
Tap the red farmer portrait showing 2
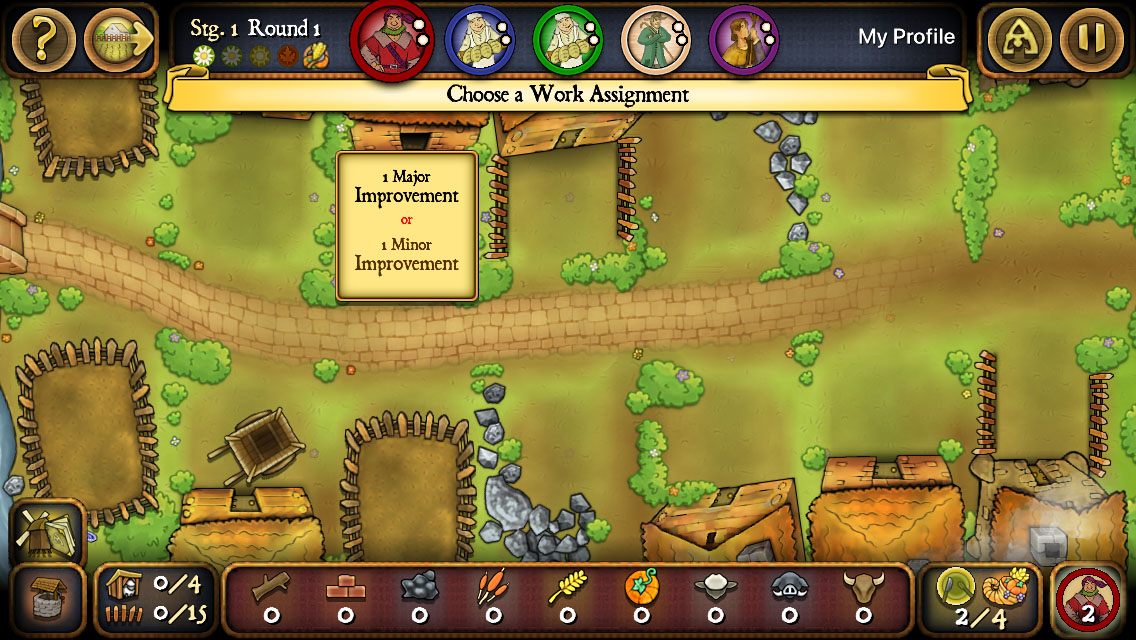coord(1090,600)
